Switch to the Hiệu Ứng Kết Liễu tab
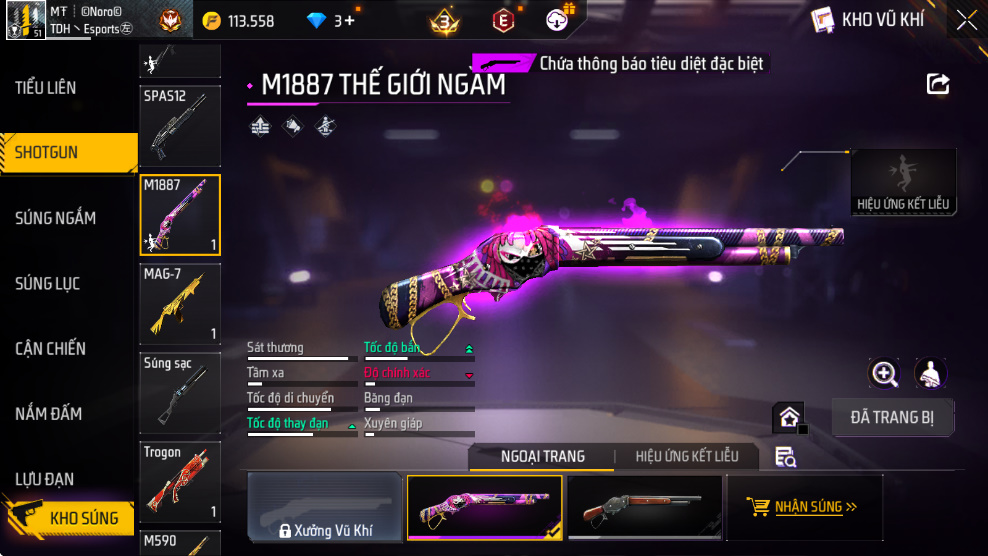The height and width of the screenshot is (556, 988). [687, 456]
